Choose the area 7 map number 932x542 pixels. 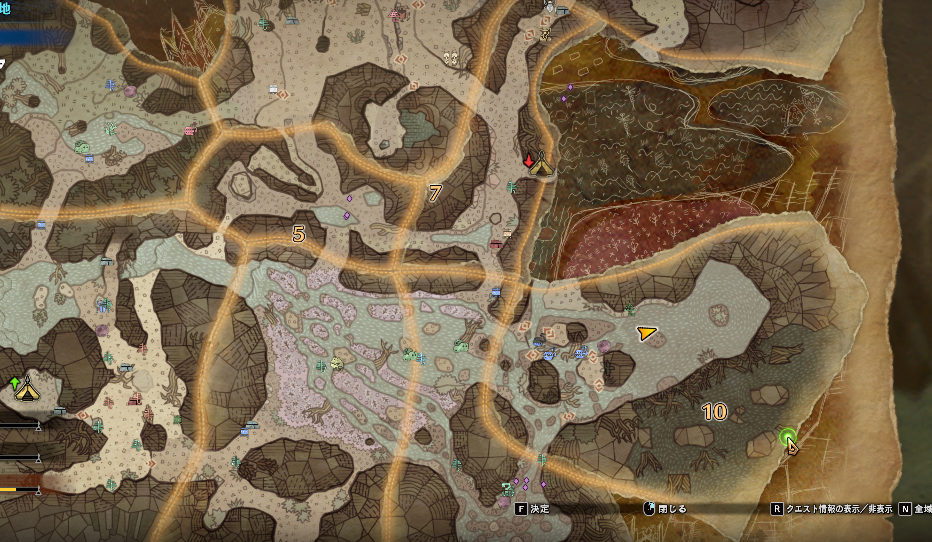coord(434,193)
